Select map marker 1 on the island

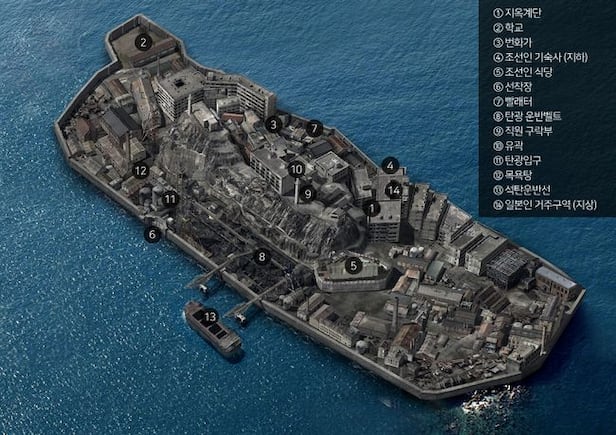pos(372,209)
